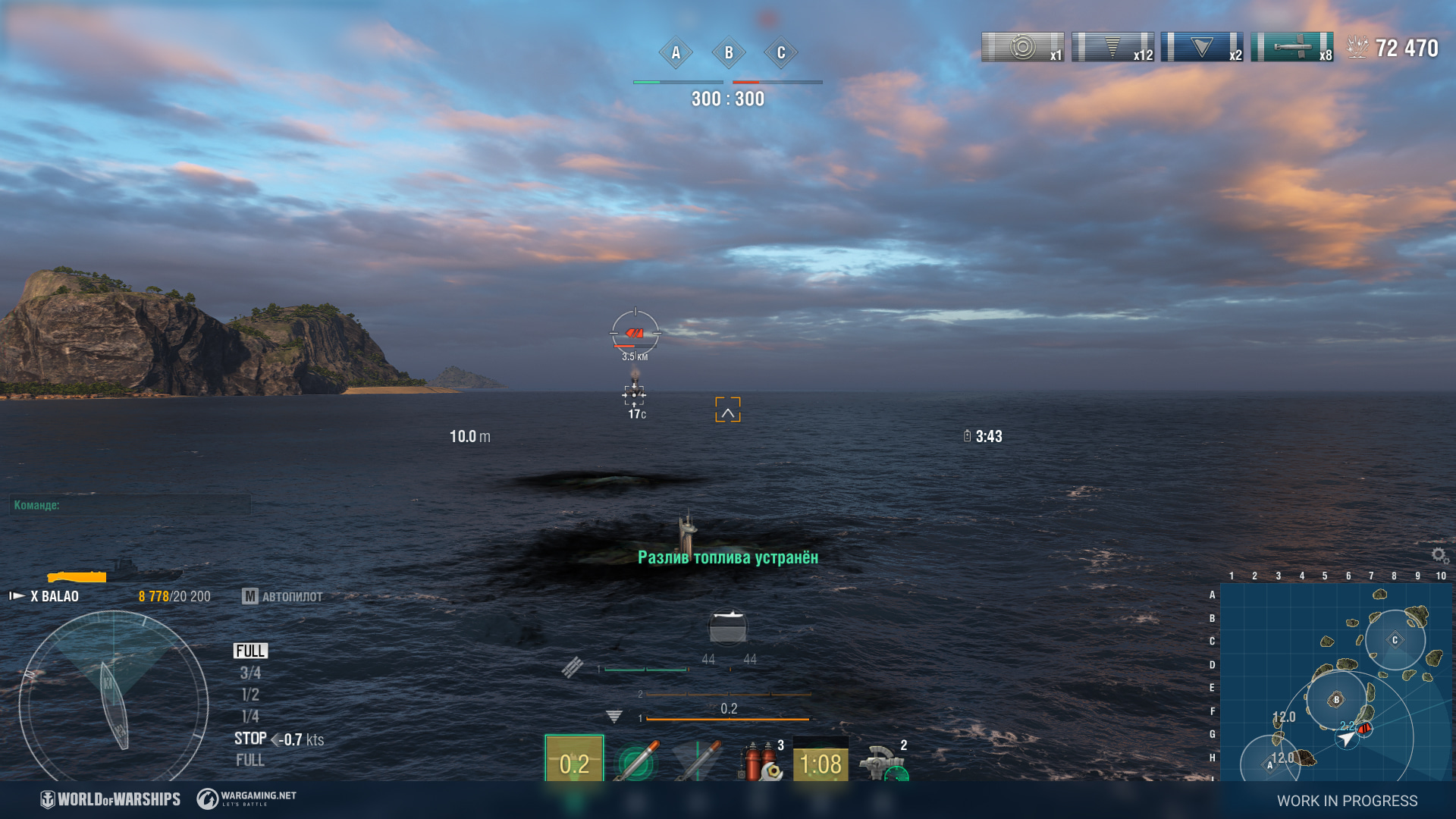Click the consumable showing the 1:08 cooldown
1456x819 pixels.
click(821, 760)
